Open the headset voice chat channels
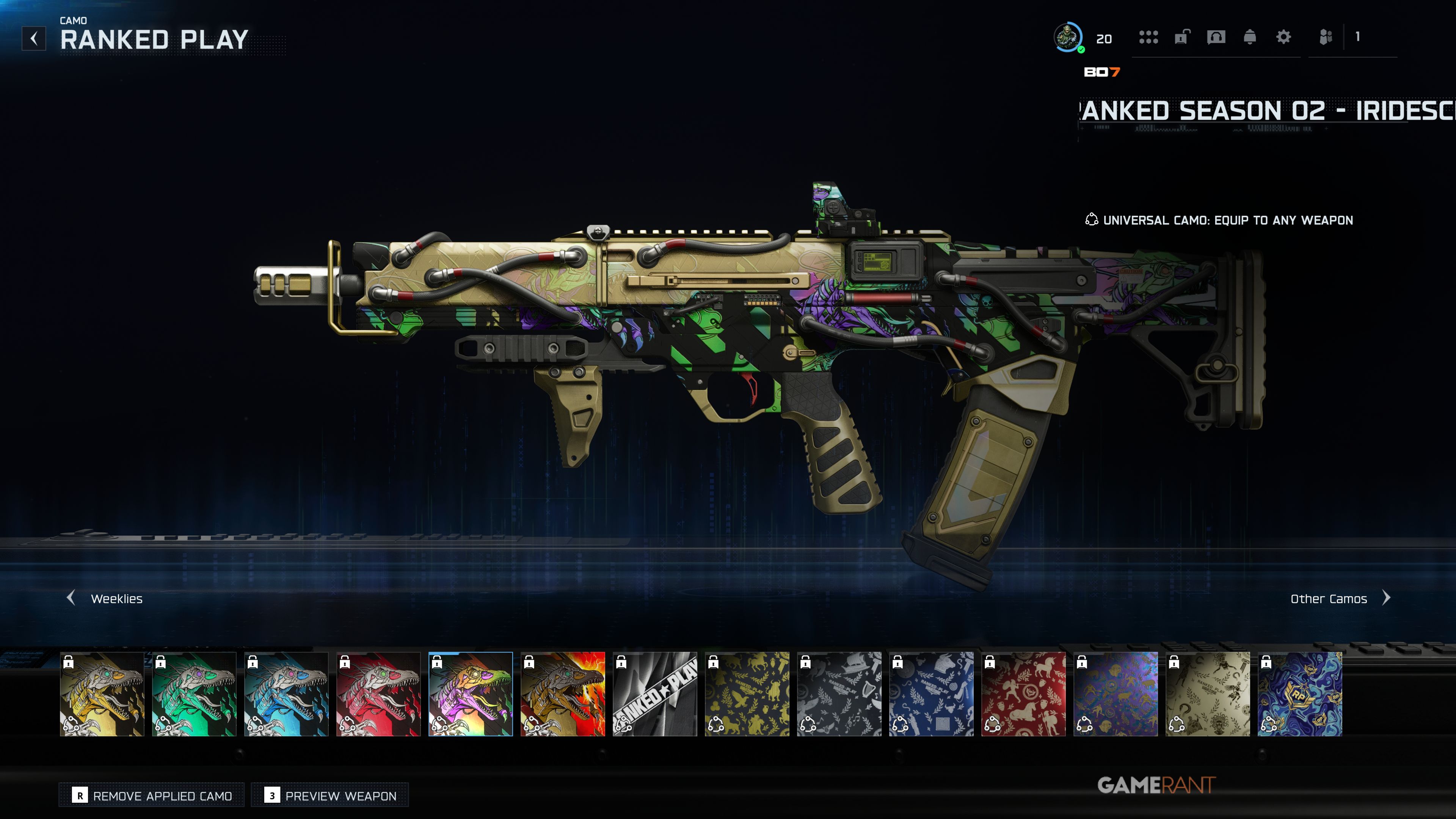Screen dimensions: 1456x819 click(1216, 37)
